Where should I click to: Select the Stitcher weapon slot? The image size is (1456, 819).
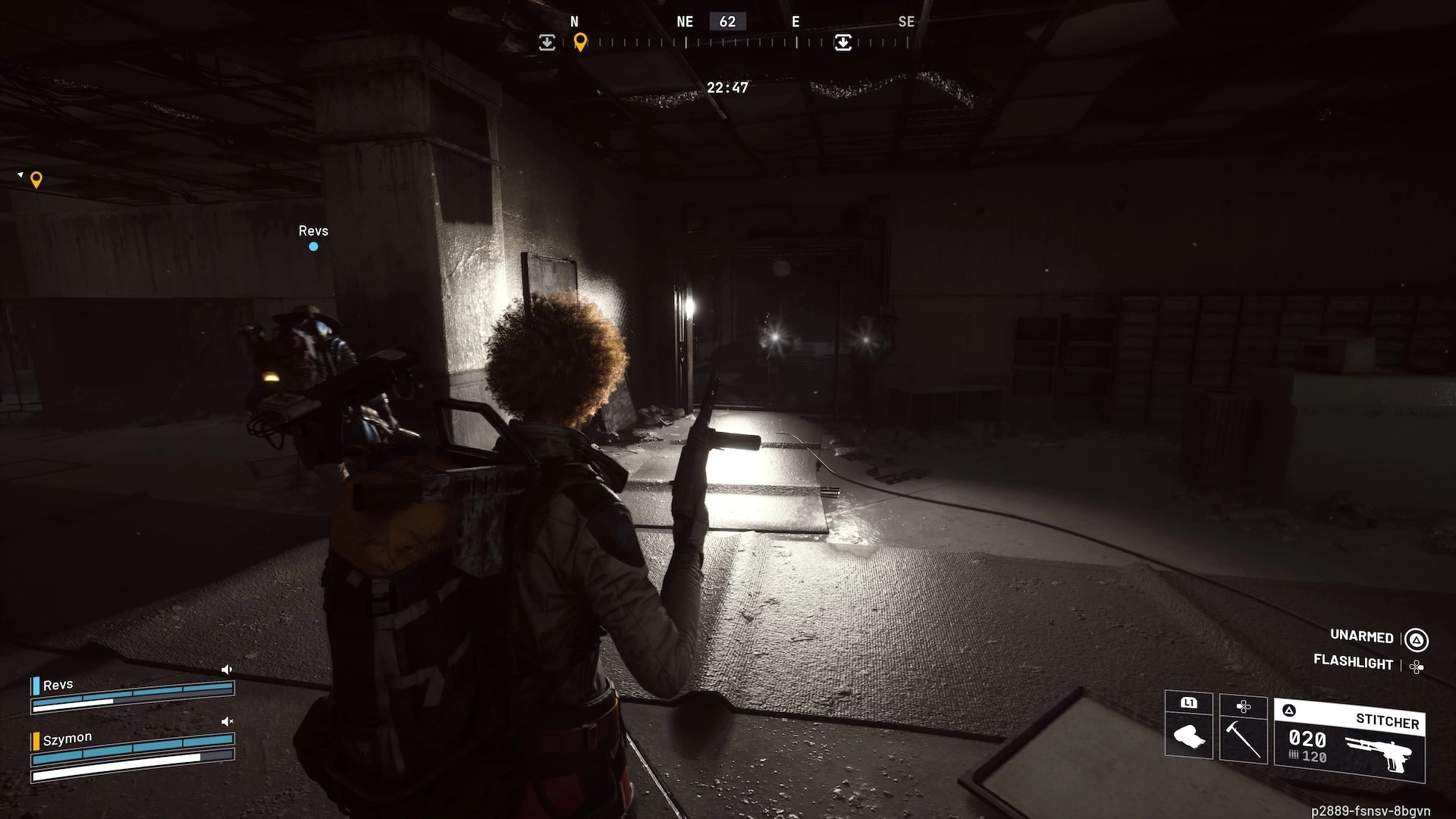[x=1350, y=741]
